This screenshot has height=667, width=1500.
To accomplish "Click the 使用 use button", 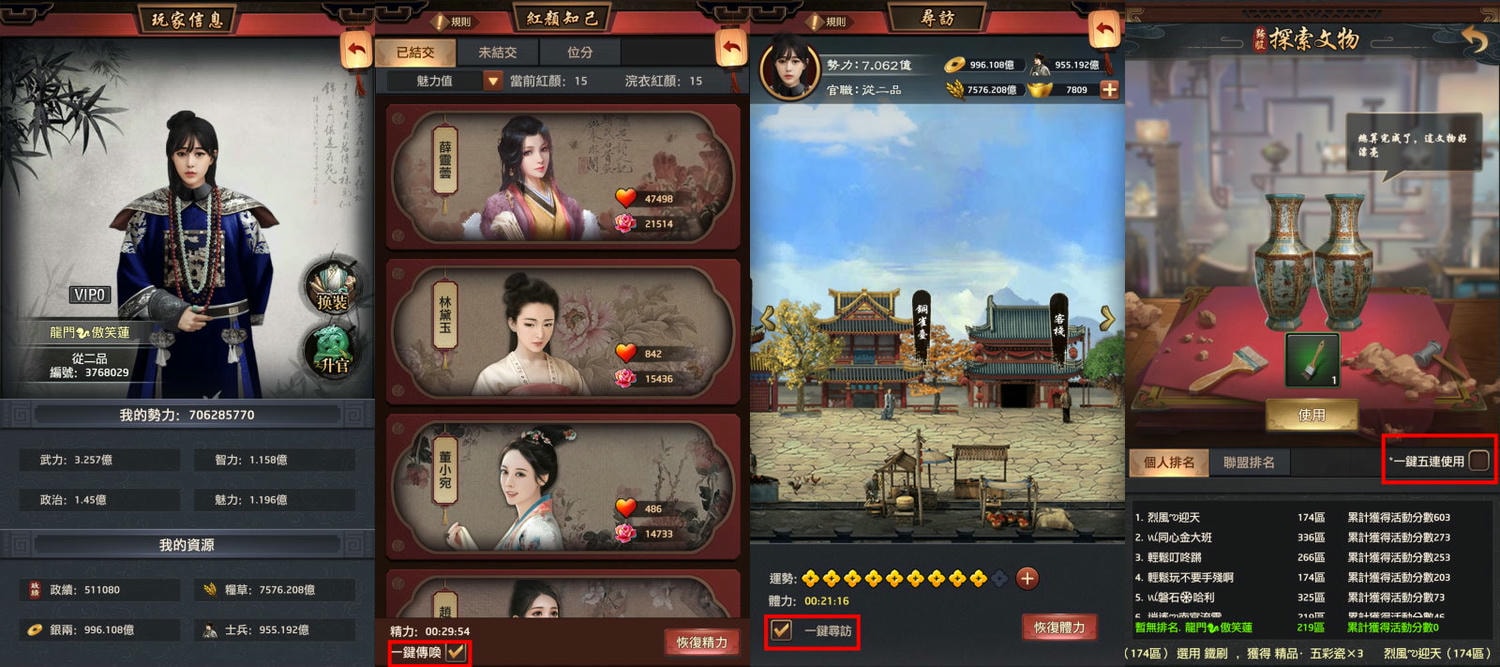I will [x=1311, y=415].
